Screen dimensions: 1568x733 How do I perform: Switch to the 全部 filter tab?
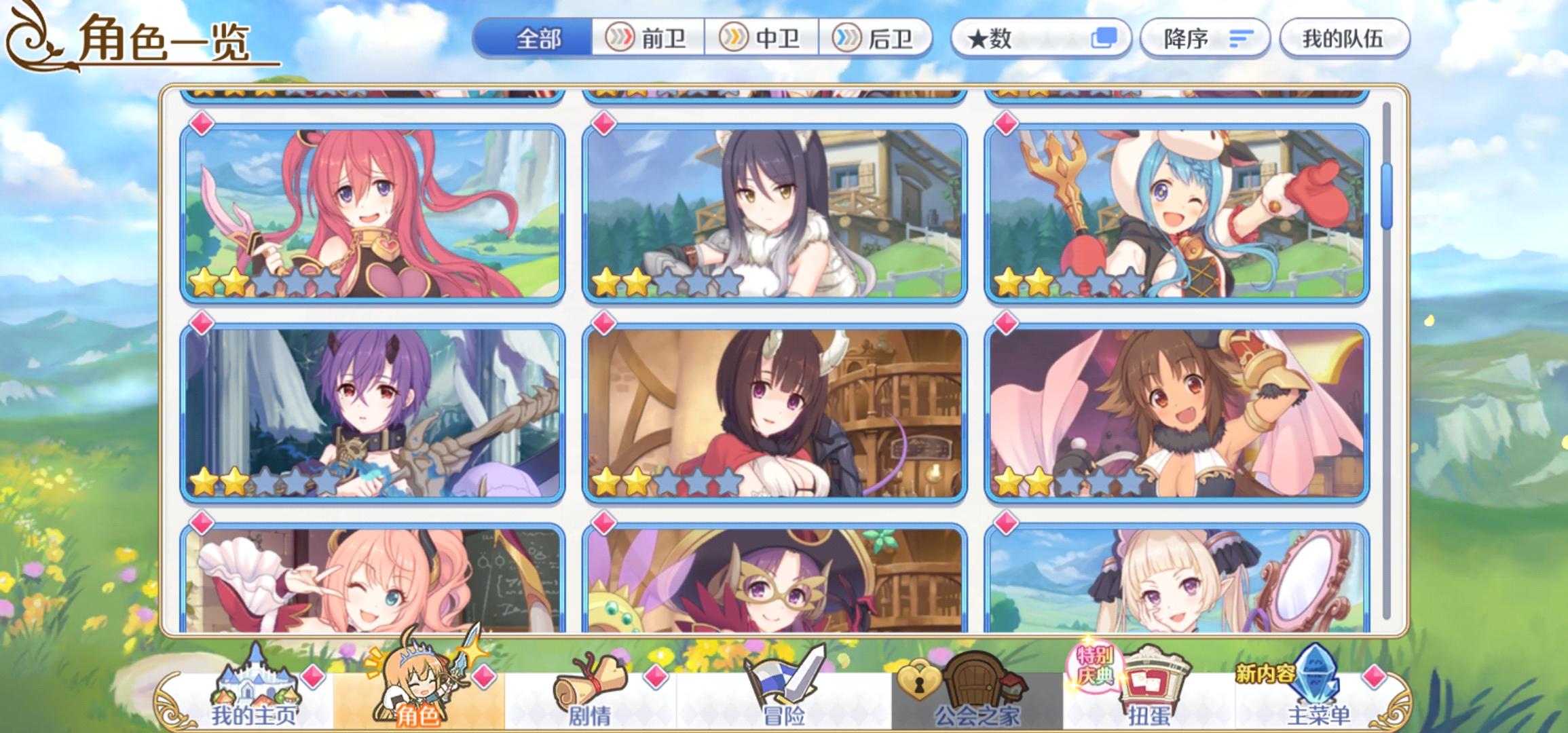(x=536, y=39)
